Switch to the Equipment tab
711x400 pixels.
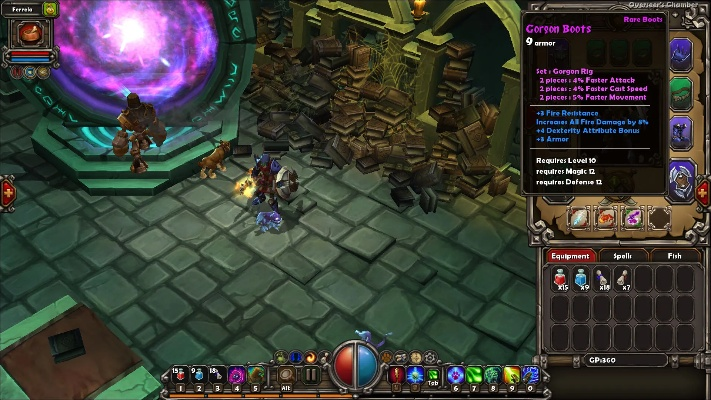click(568, 256)
